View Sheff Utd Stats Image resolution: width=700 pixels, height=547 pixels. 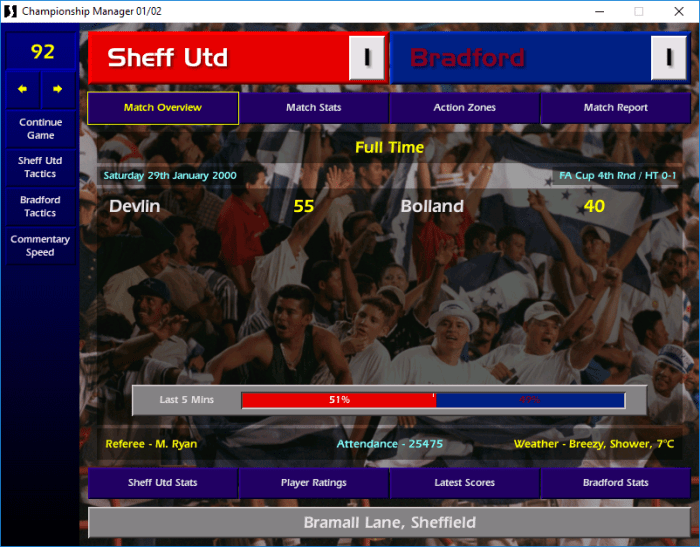coord(163,483)
